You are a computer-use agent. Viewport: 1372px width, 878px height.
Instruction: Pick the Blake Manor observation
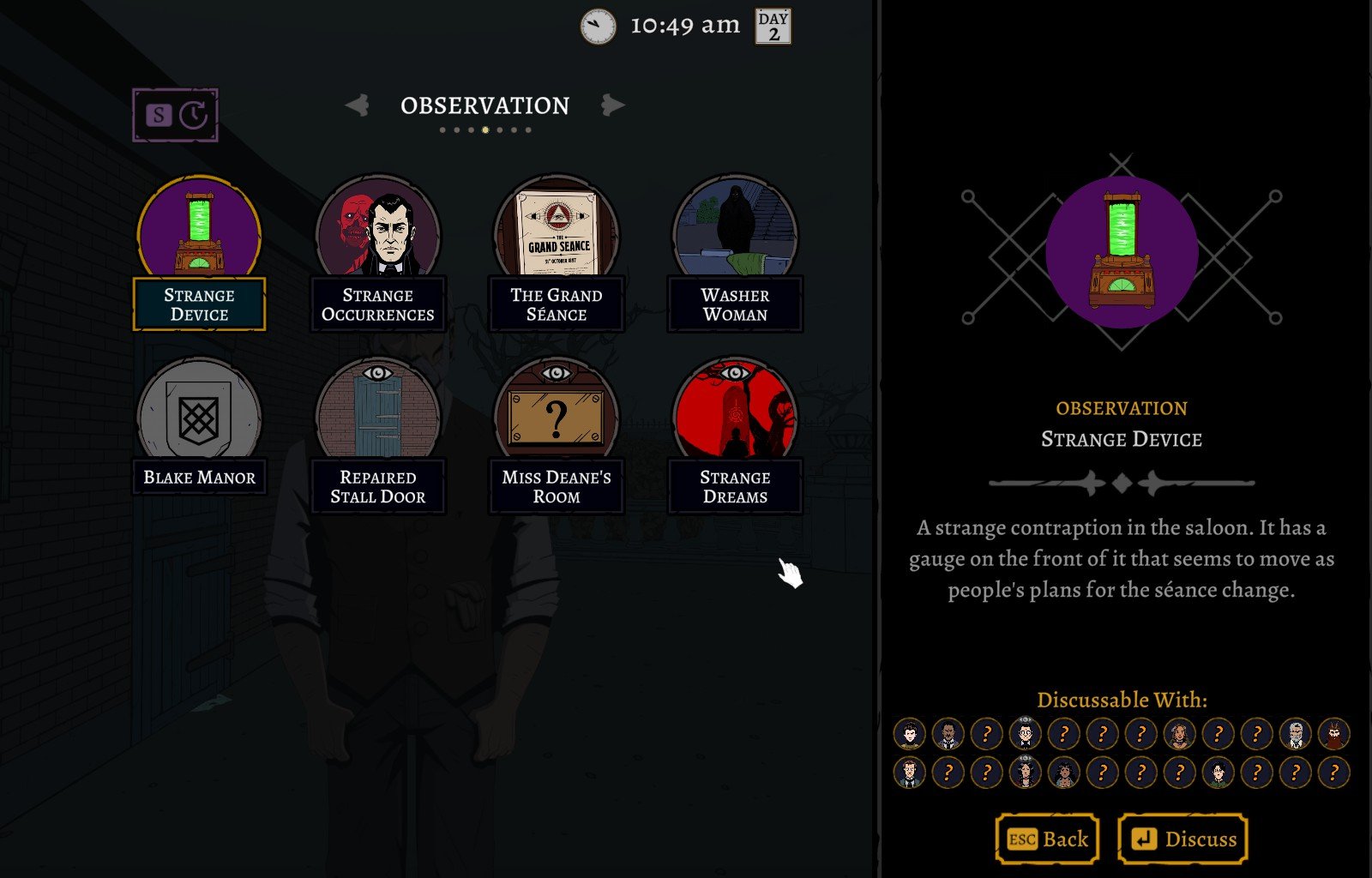pyautogui.click(x=199, y=427)
